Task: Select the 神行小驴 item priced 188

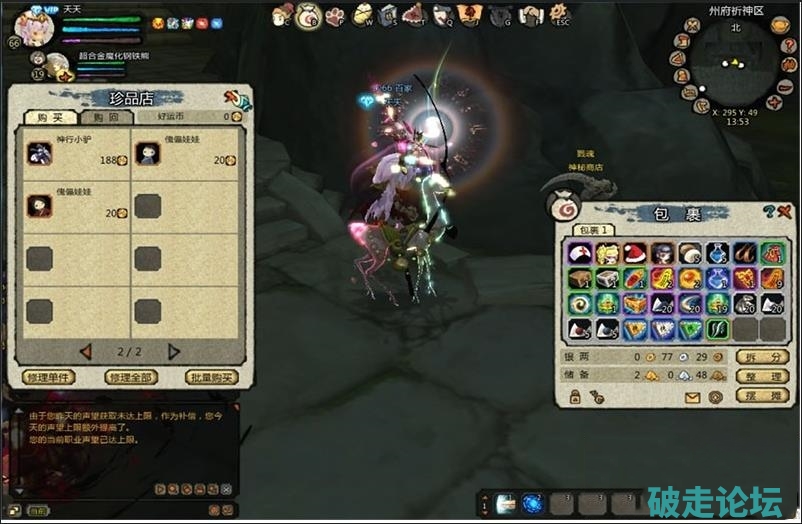Action: pyautogui.click(x=40, y=152)
